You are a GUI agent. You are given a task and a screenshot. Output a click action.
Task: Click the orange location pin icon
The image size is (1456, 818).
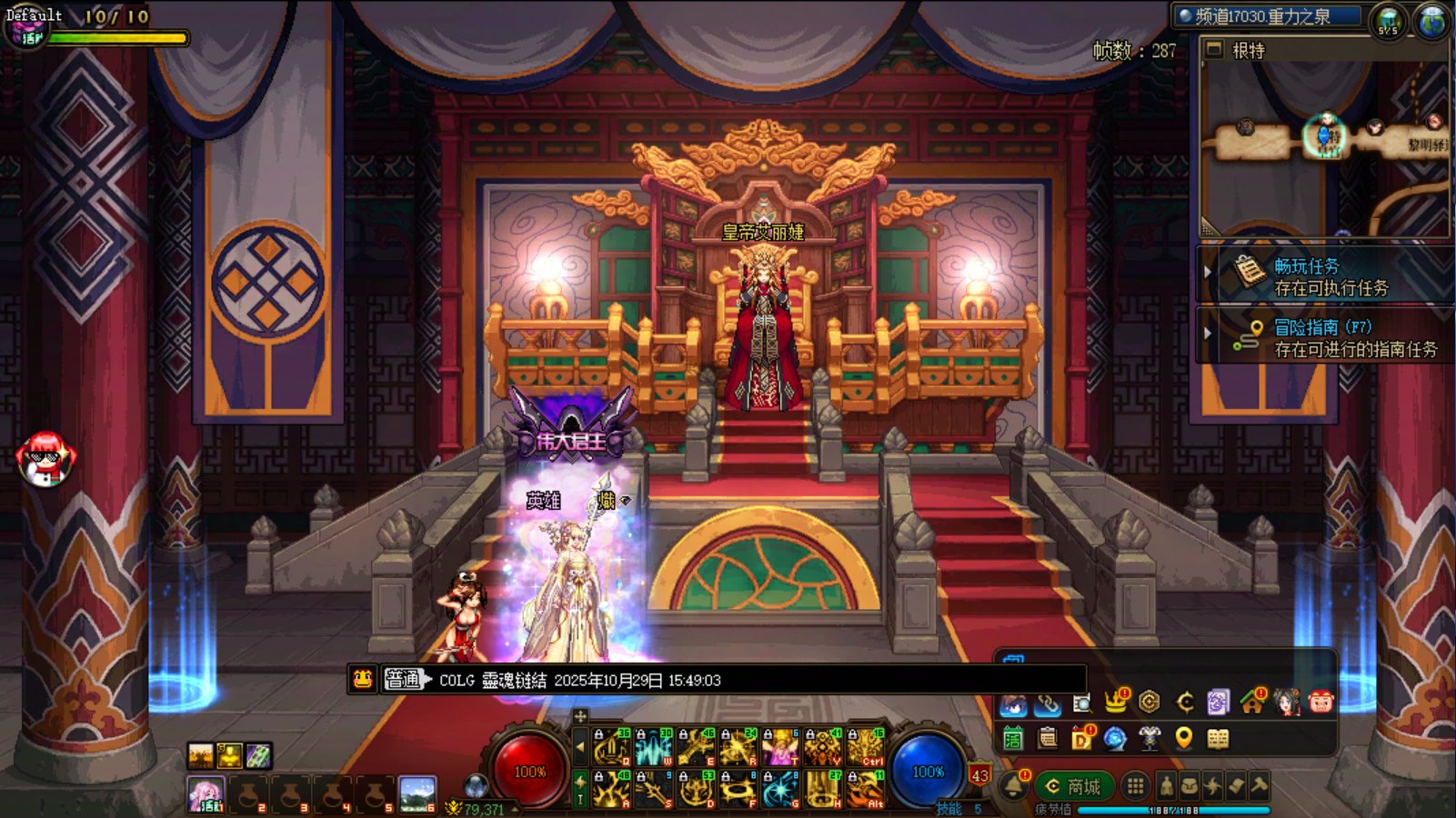pos(1183,738)
